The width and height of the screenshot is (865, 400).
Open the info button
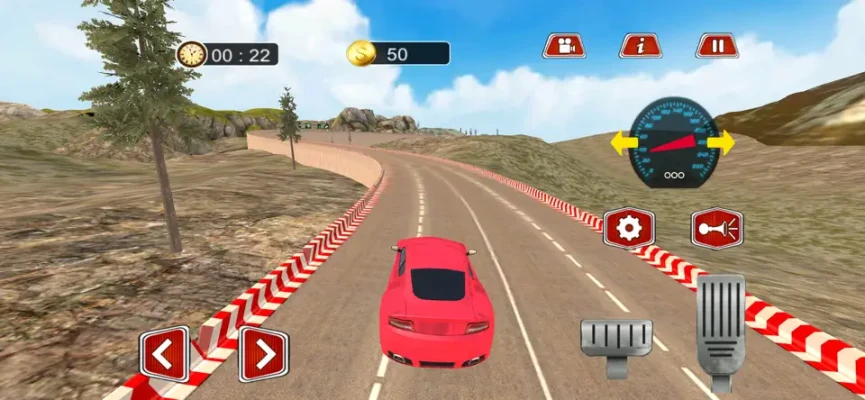(640, 45)
